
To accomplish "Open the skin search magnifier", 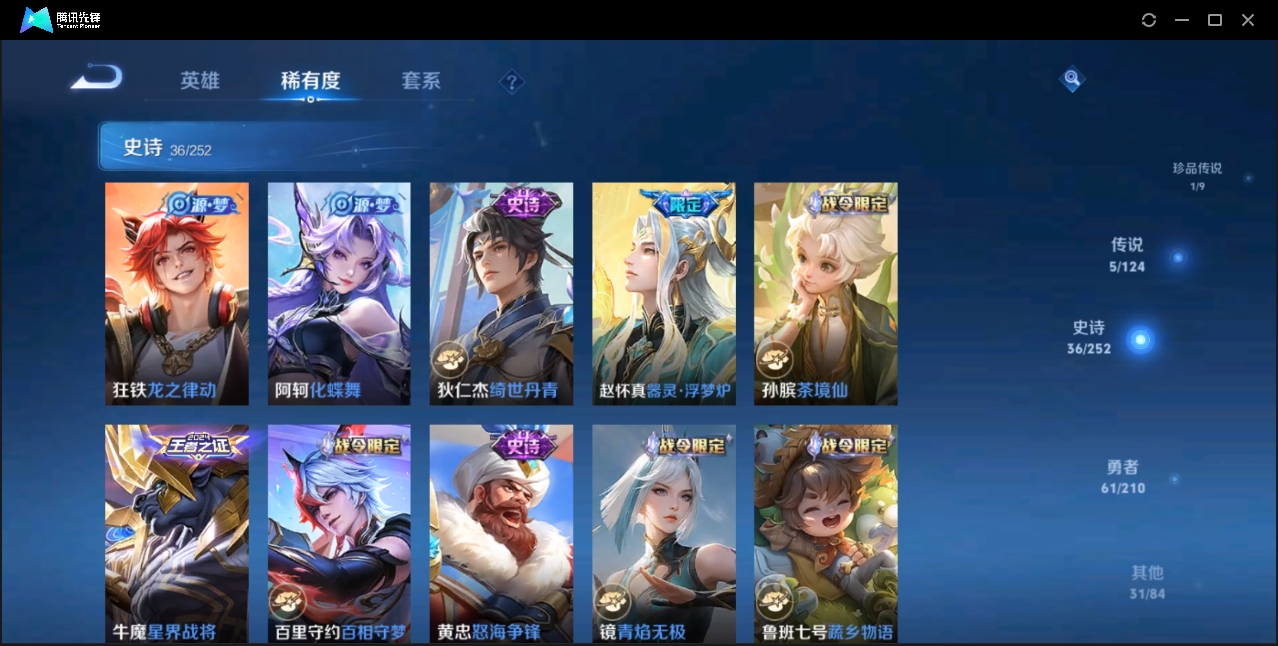I will pyautogui.click(x=1072, y=79).
